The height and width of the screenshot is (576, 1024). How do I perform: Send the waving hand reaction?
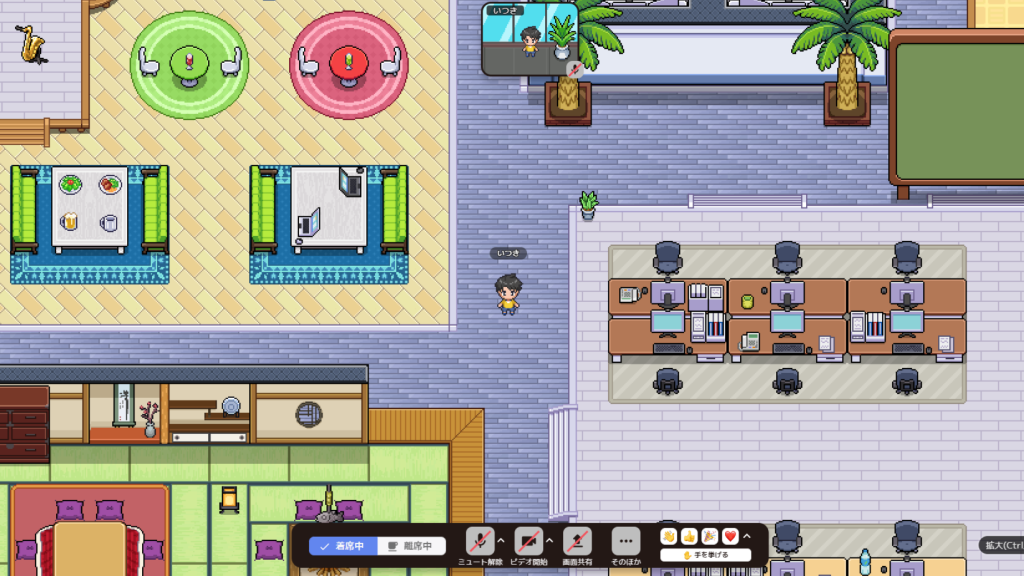tap(669, 537)
